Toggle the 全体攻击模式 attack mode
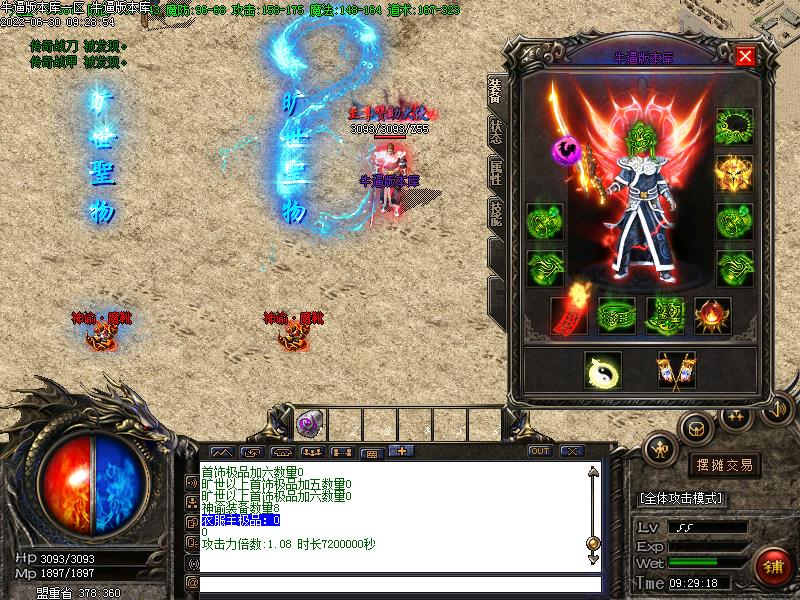Image resolution: width=800 pixels, height=600 pixels. tap(682, 498)
